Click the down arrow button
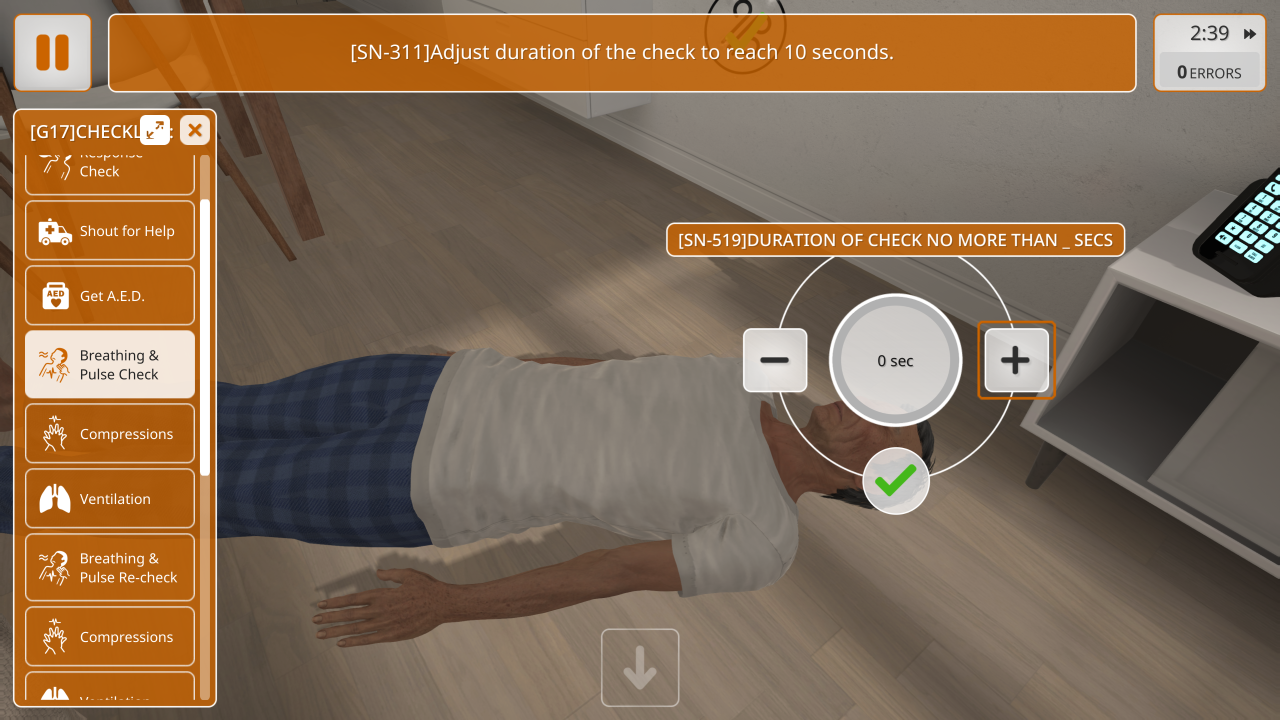Image resolution: width=1280 pixels, height=720 pixels. 640,668
